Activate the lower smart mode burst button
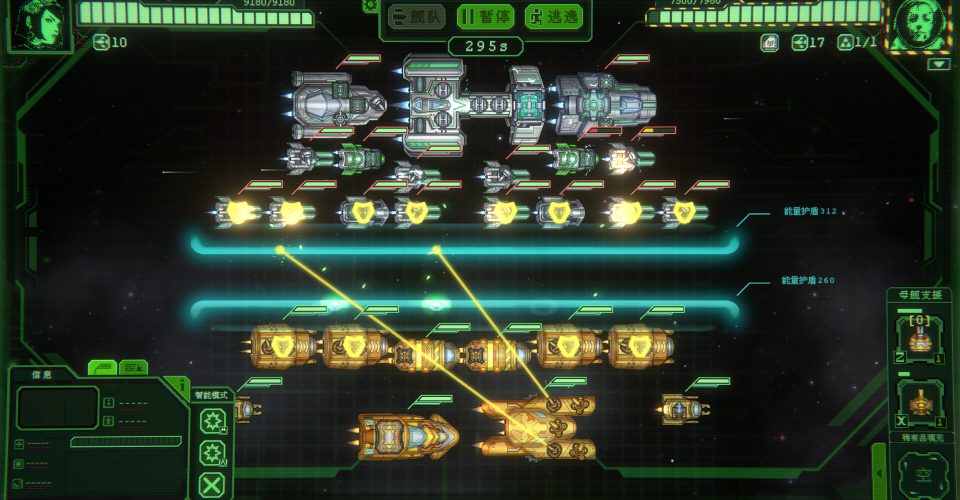Viewport: 960px width, 500px height. coord(212,455)
